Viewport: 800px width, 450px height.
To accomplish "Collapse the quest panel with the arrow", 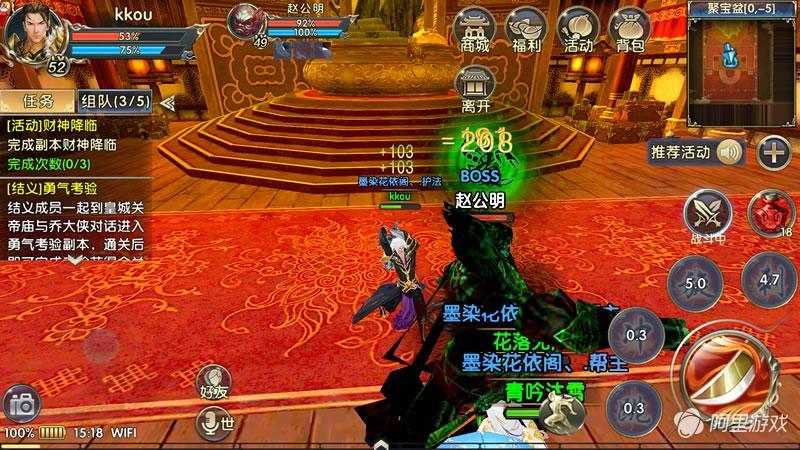I will [x=167, y=102].
